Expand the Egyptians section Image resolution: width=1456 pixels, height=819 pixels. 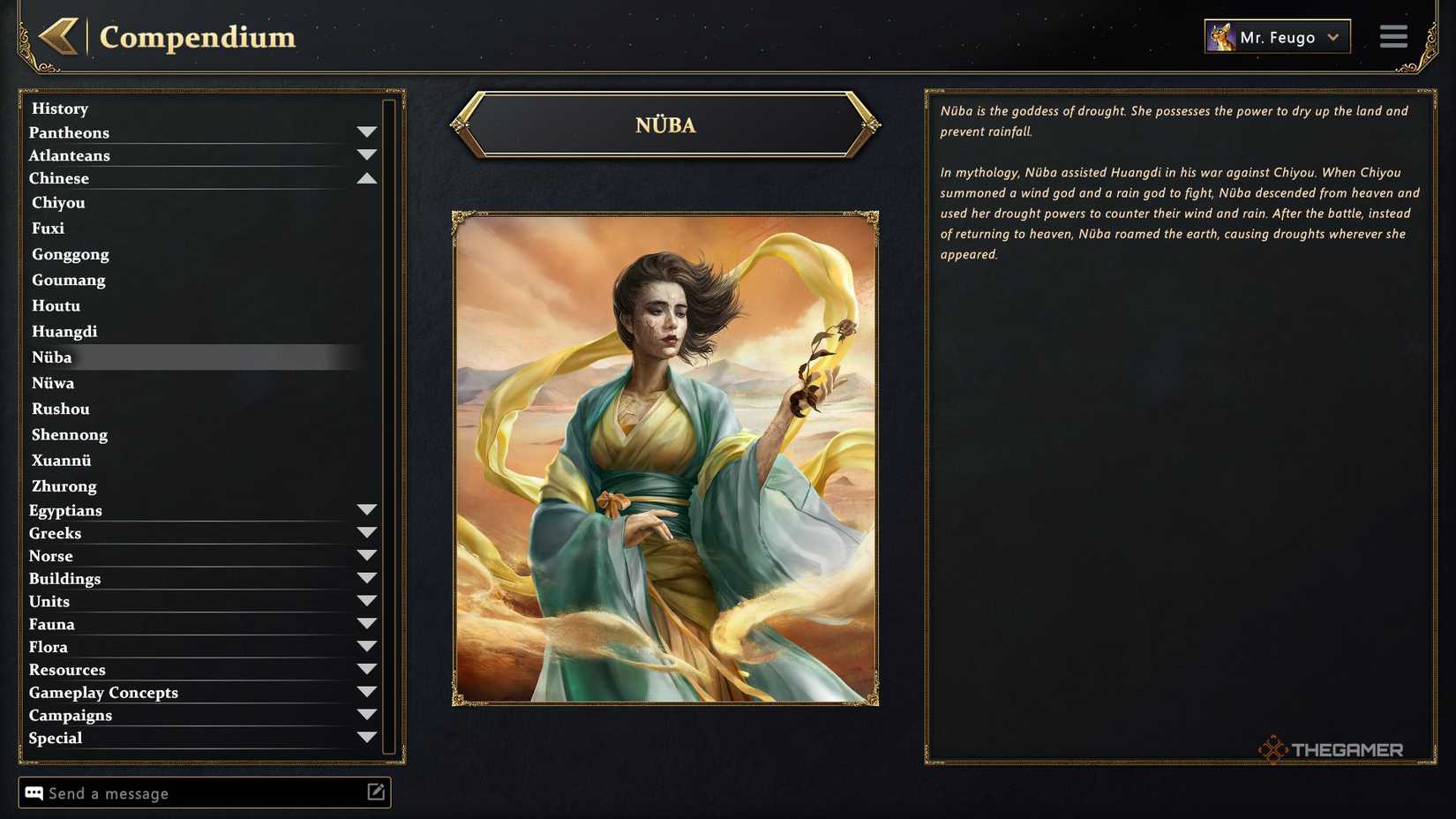pyautogui.click(x=368, y=508)
